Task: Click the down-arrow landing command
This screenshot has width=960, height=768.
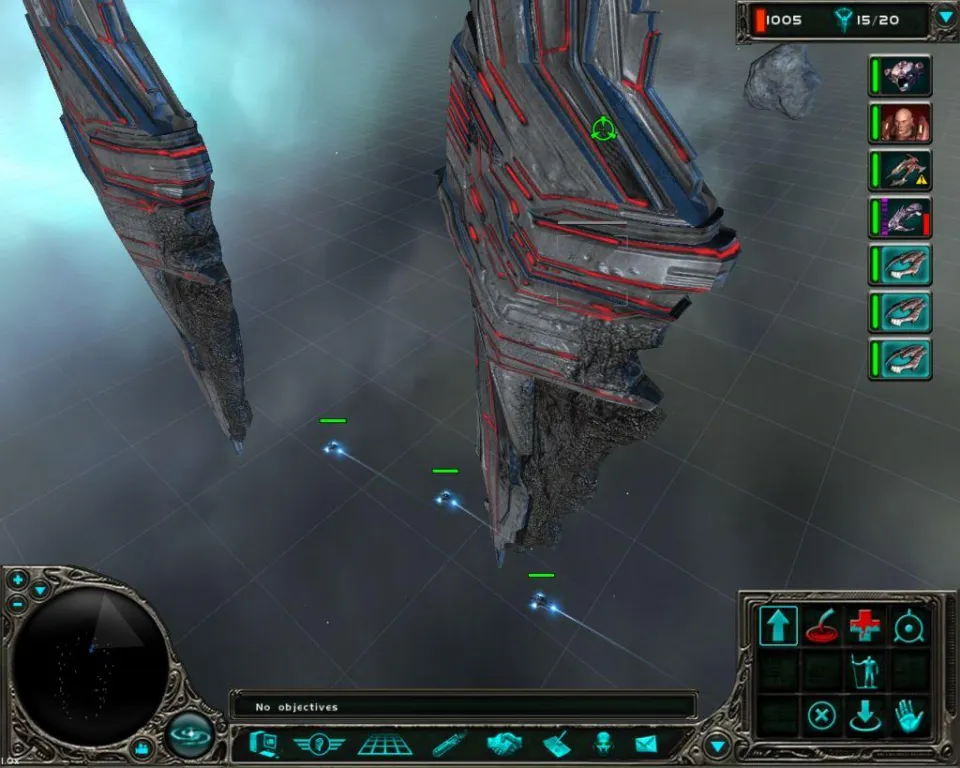Action: click(865, 716)
